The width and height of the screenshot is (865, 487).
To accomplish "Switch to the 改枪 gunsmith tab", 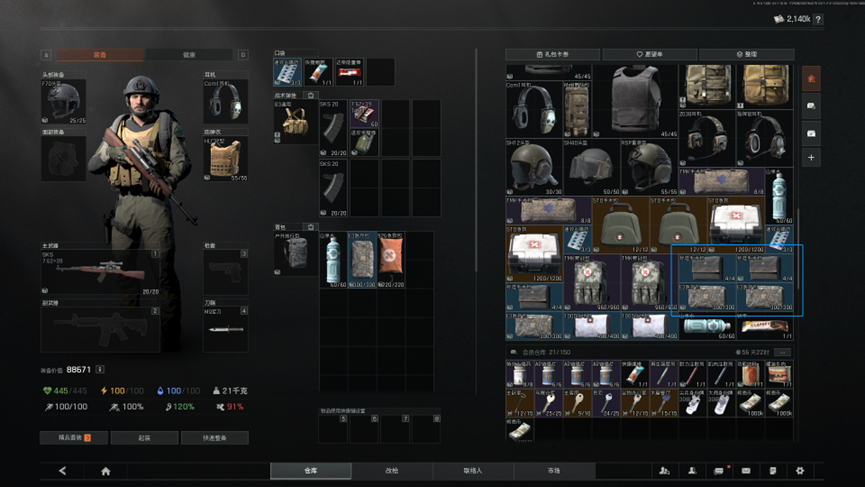I will click(x=392, y=470).
